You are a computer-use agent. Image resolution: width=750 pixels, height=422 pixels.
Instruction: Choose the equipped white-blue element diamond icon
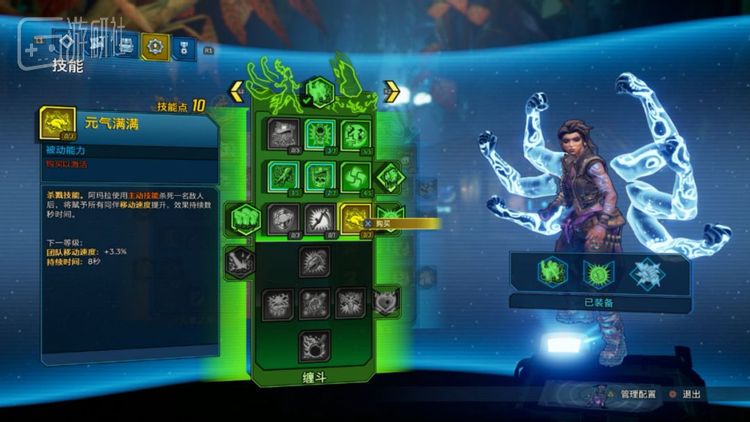(x=645, y=271)
